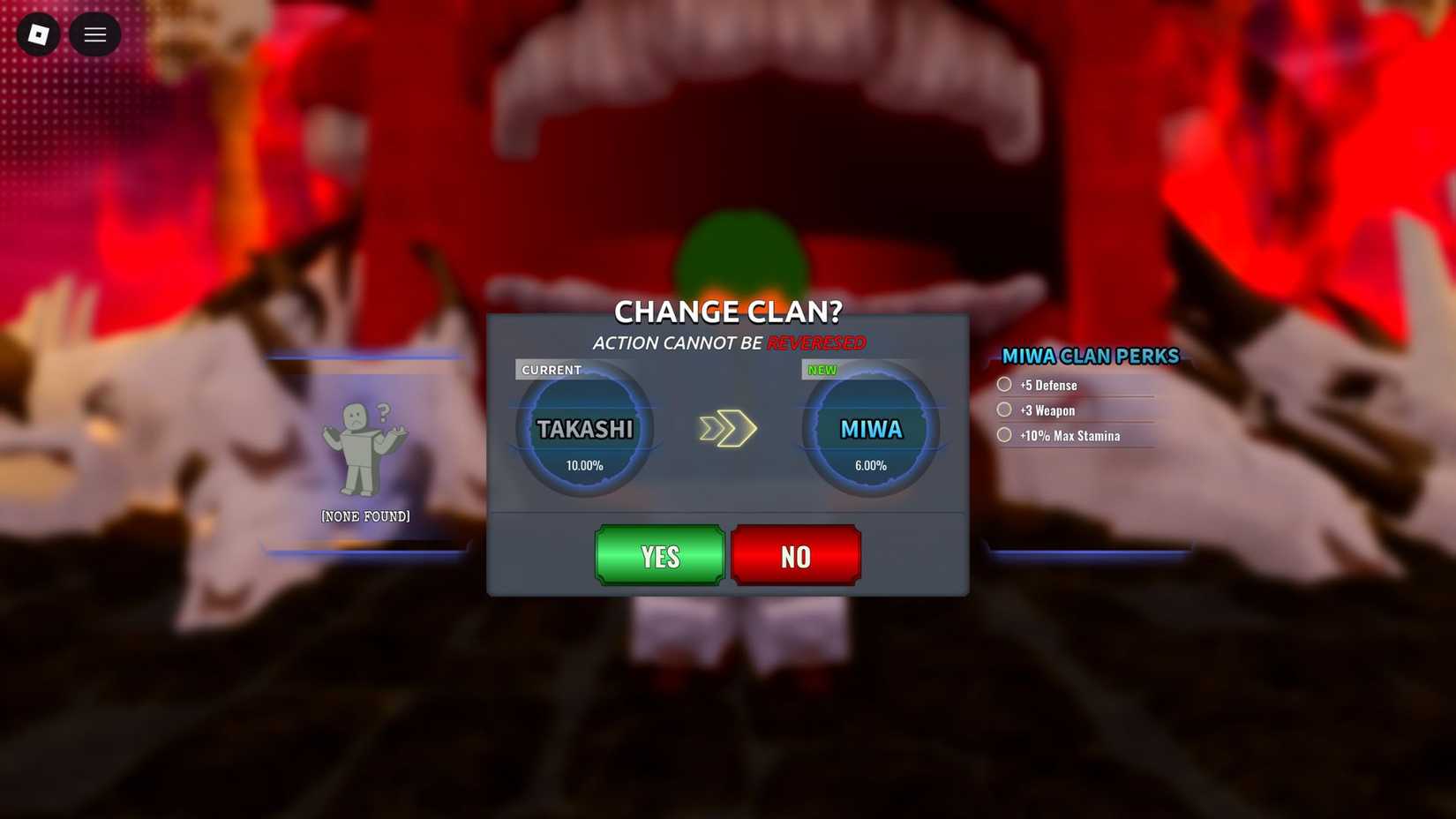Click the chevron between clan emblems
This screenshot has height=819, width=1456.
727,428
